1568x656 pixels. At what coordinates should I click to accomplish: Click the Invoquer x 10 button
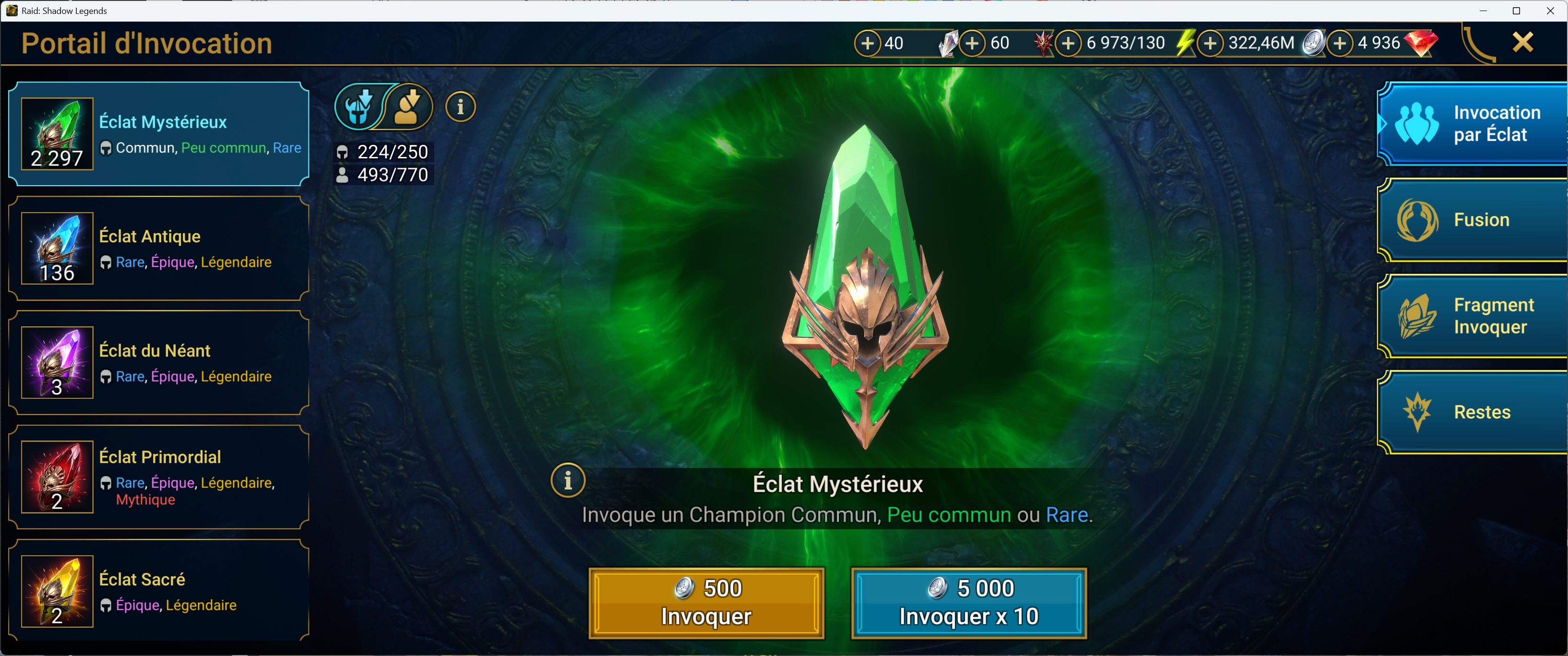click(x=968, y=602)
